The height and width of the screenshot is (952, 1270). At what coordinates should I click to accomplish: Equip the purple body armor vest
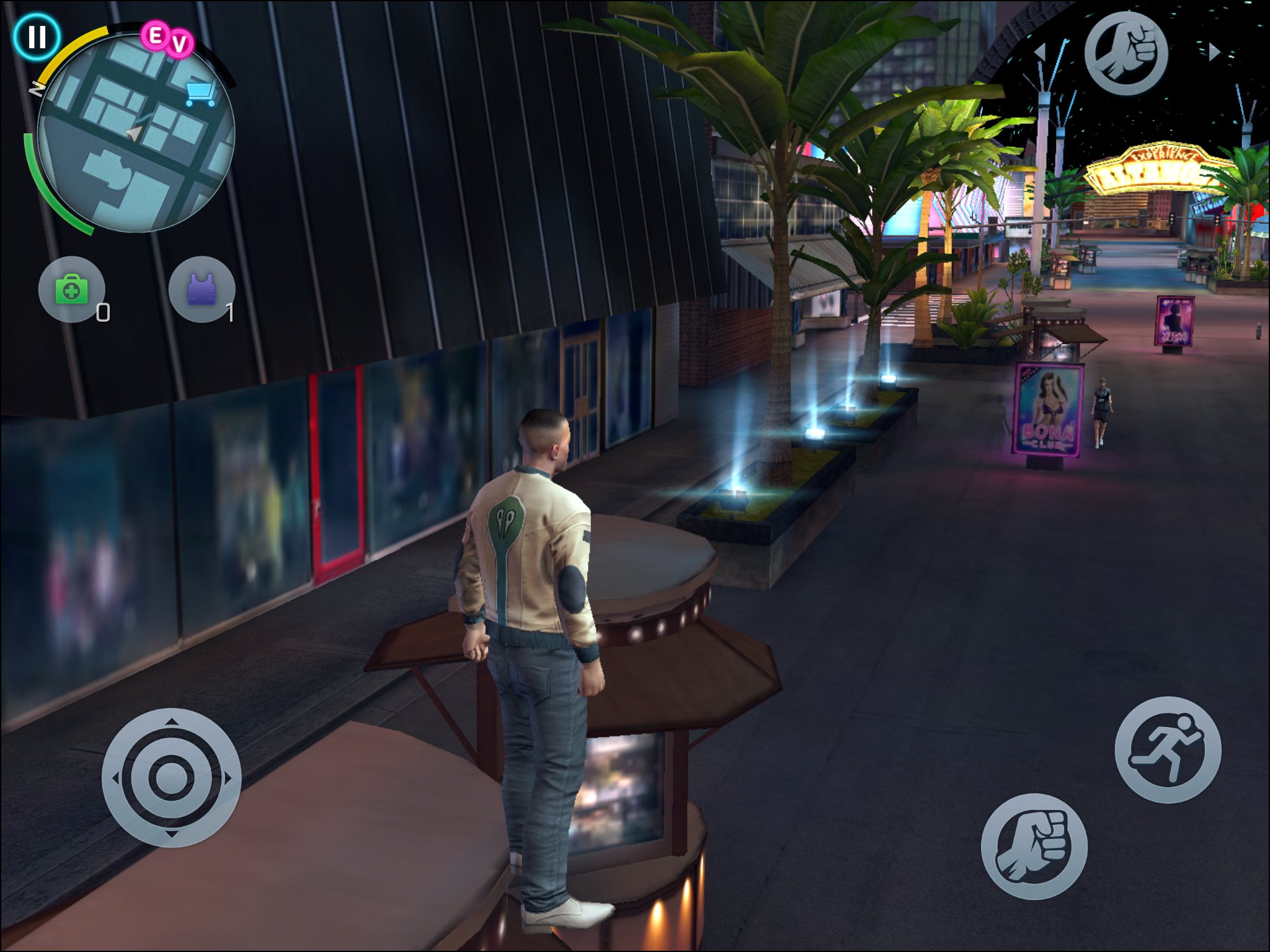click(202, 289)
